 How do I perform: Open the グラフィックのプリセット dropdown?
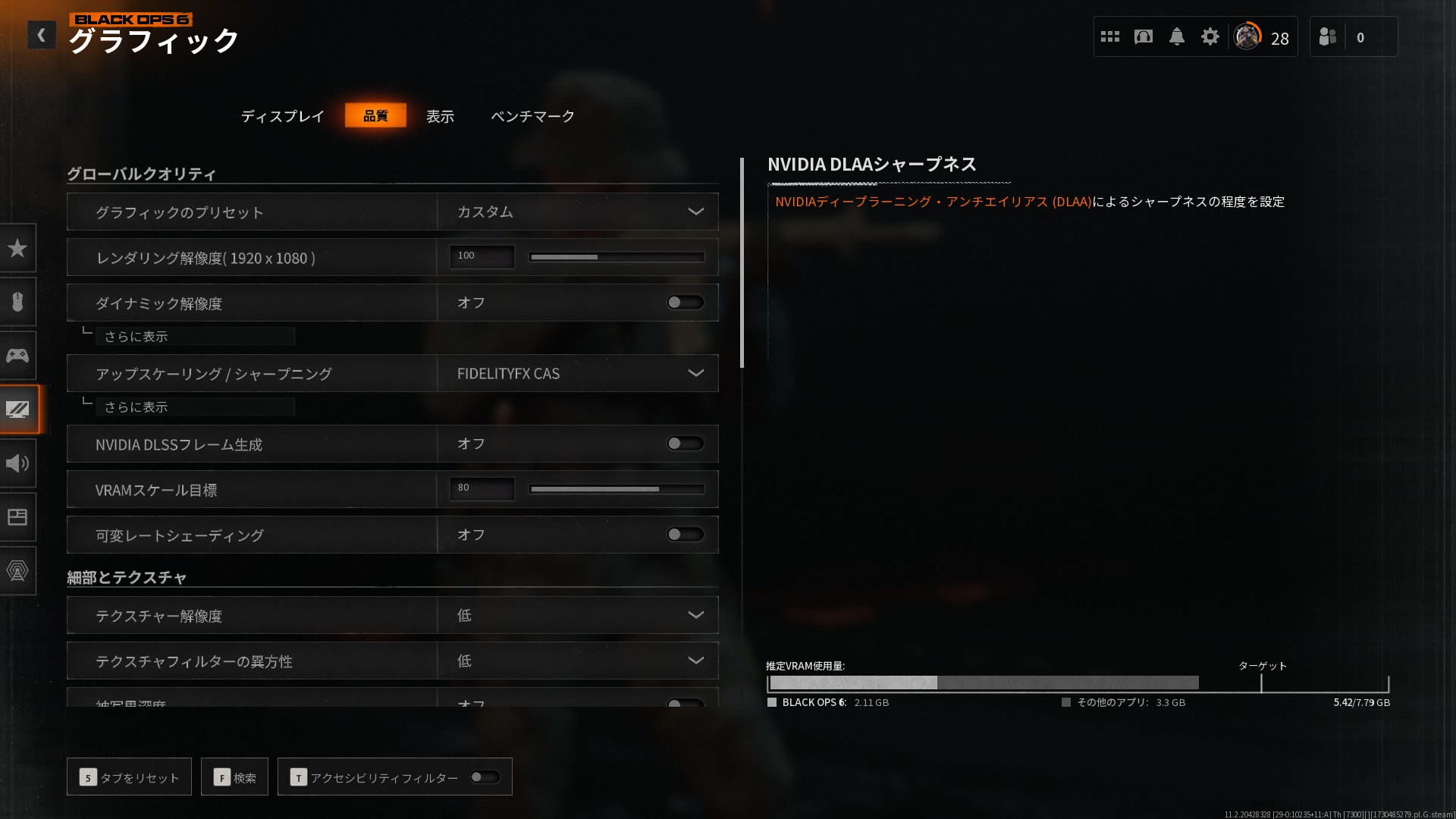tap(576, 212)
